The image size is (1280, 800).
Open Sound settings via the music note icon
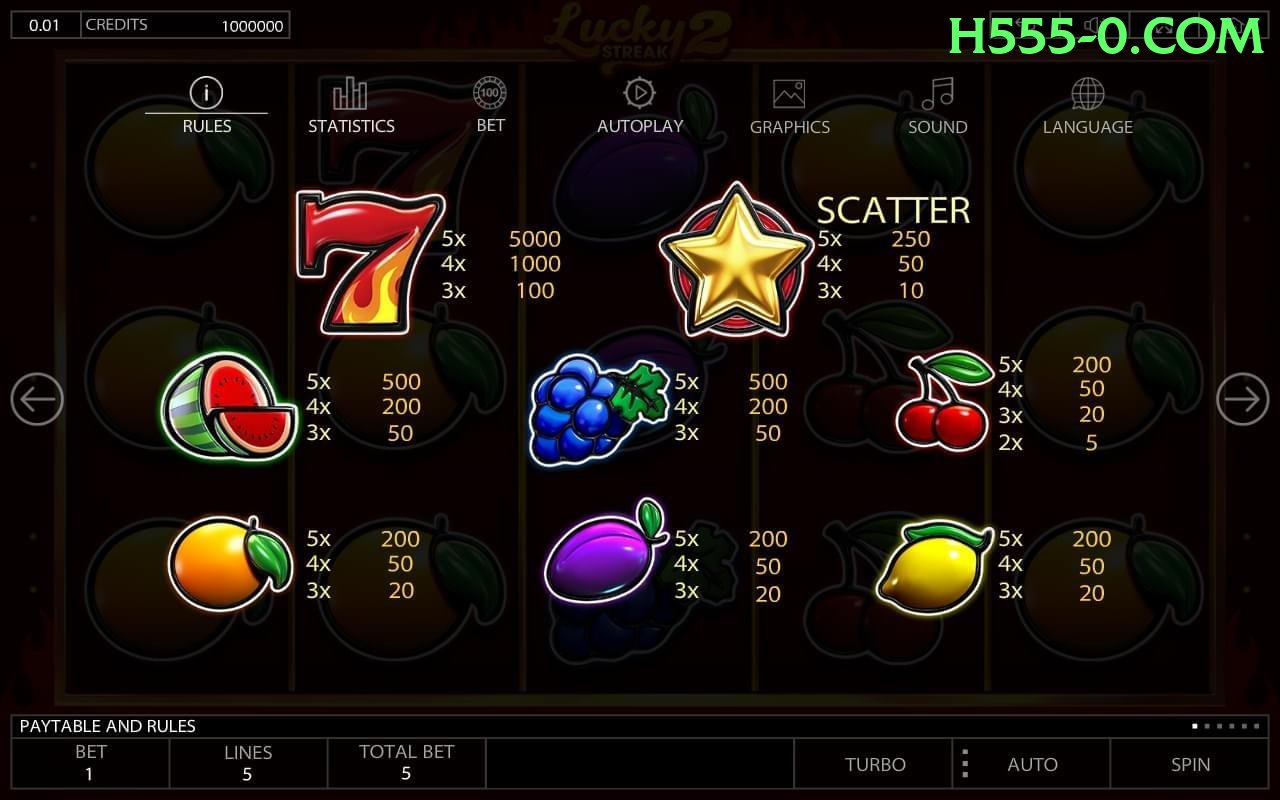[936, 94]
